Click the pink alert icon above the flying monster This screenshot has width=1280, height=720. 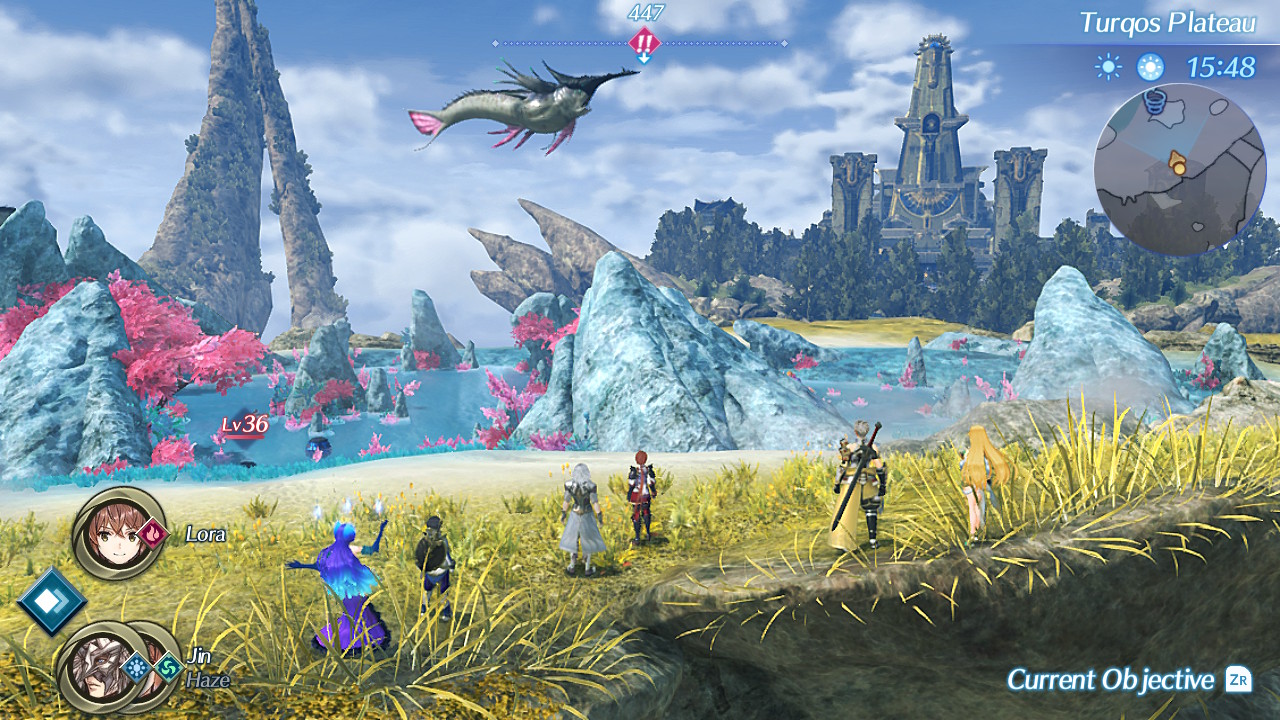644,43
